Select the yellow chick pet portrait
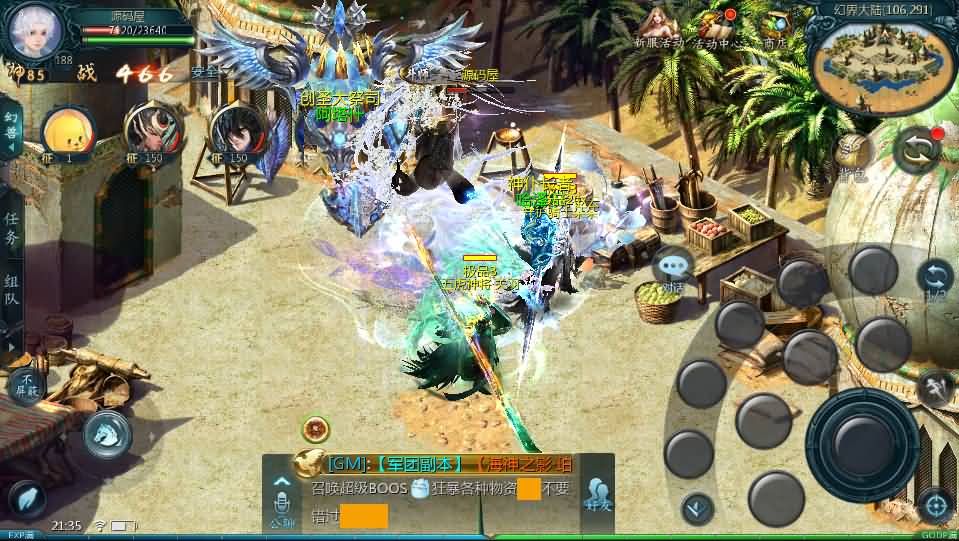Screen dimensions: 959x541 click(x=68, y=131)
